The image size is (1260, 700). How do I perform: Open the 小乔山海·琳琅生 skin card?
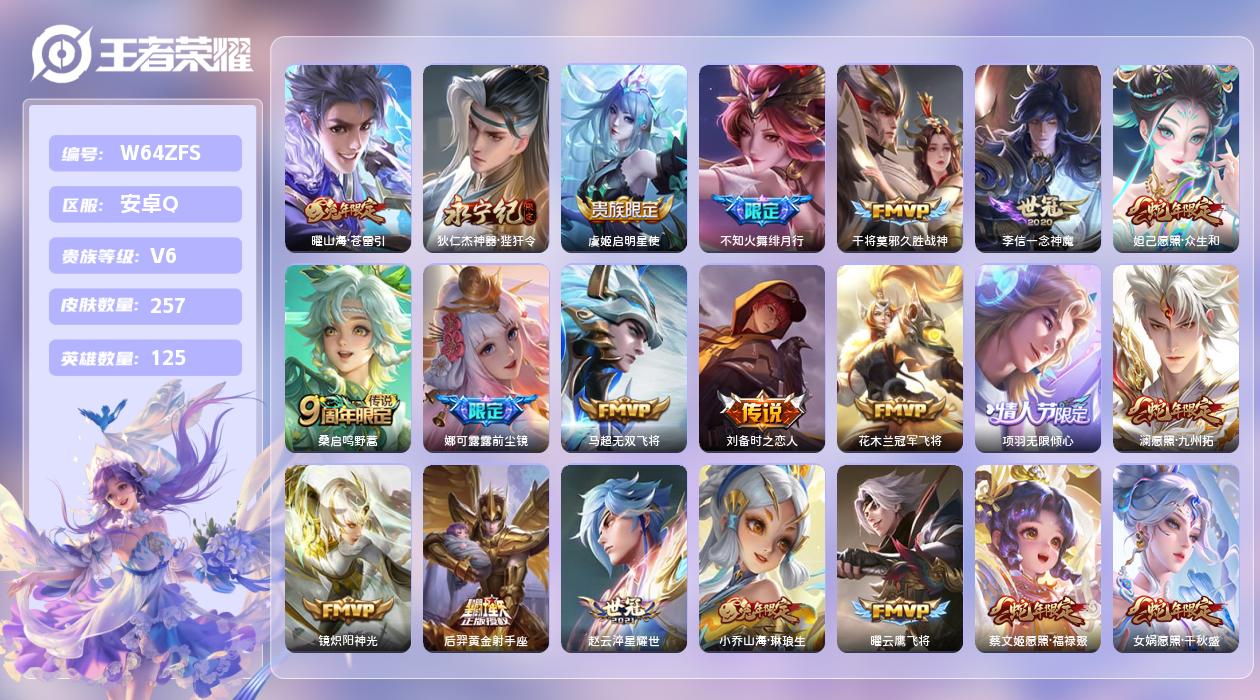pyautogui.click(x=762, y=558)
